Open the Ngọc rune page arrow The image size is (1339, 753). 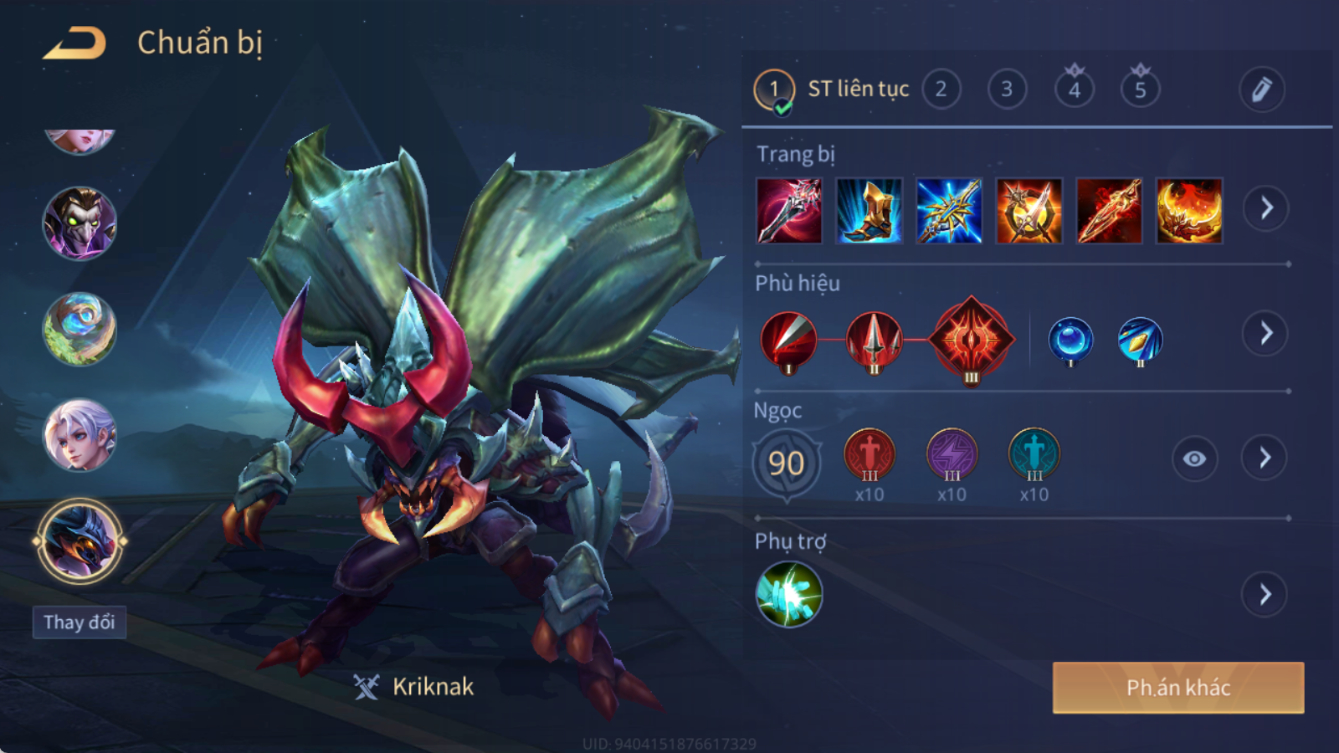(1265, 458)
